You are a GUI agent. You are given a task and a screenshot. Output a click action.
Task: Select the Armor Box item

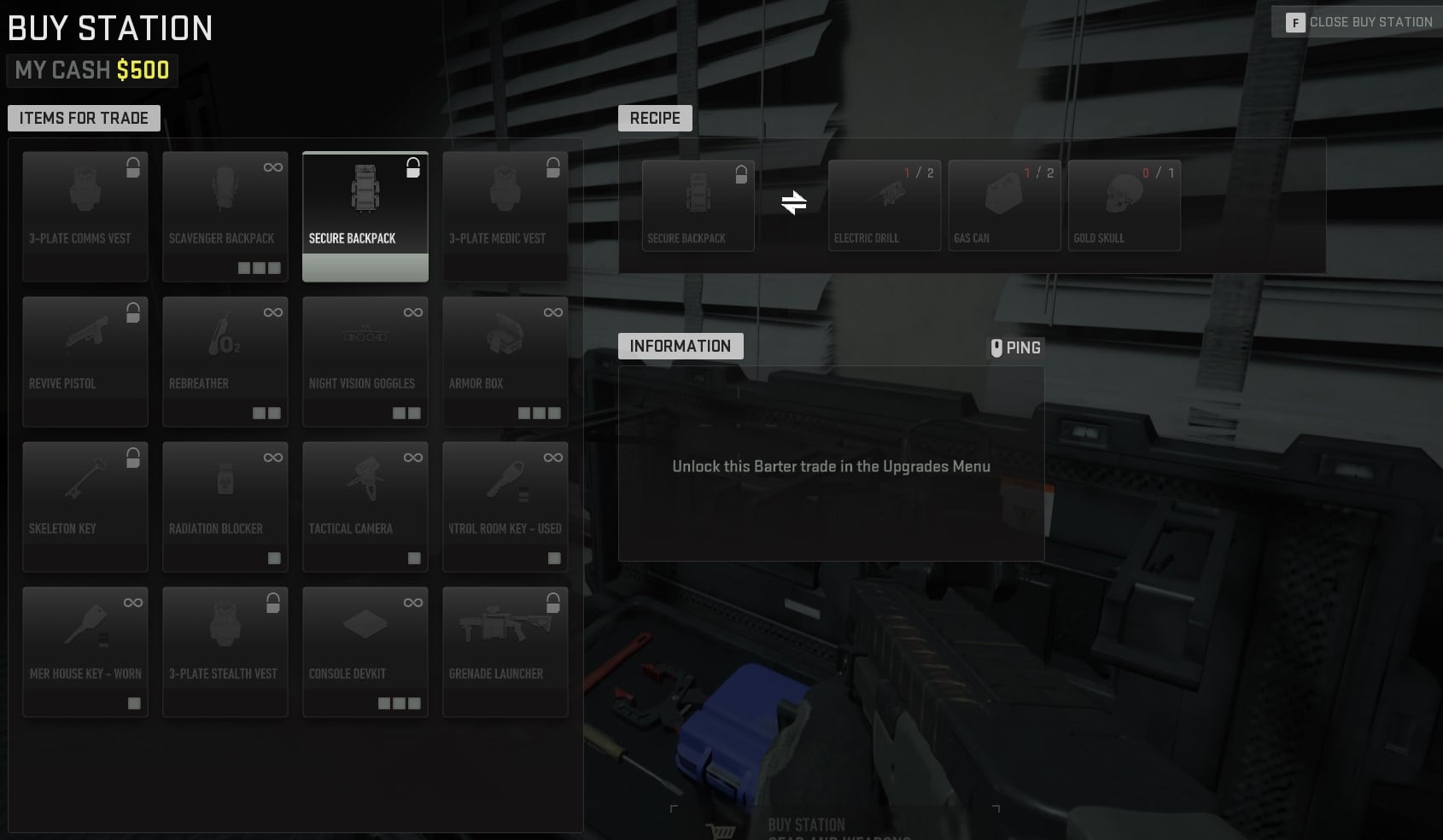click(x=505, y=361)
